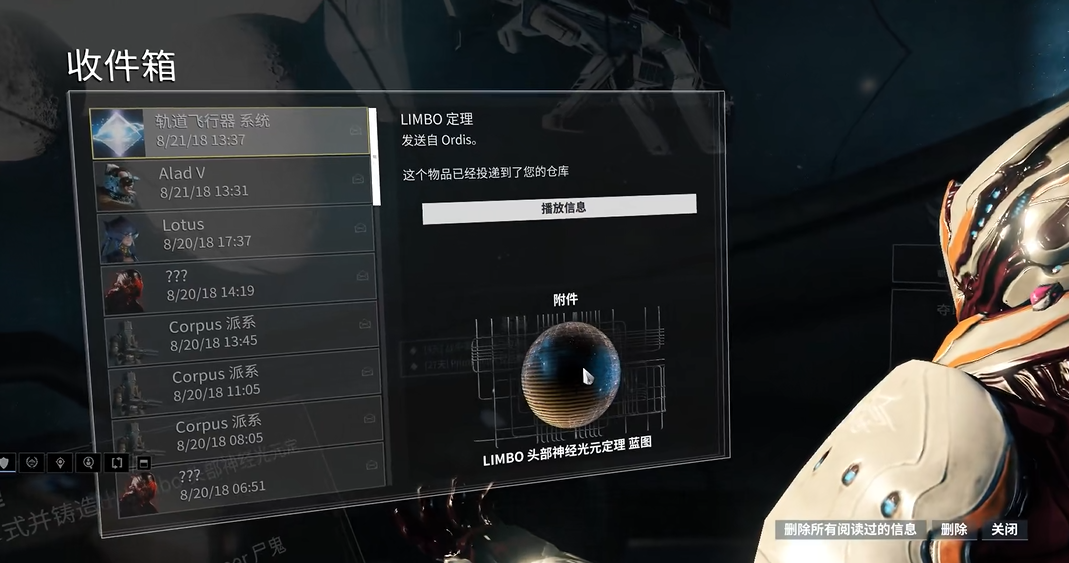Switch to the map pin chat tab
This screenshot has width=1069, height=563.
(61, 462)
